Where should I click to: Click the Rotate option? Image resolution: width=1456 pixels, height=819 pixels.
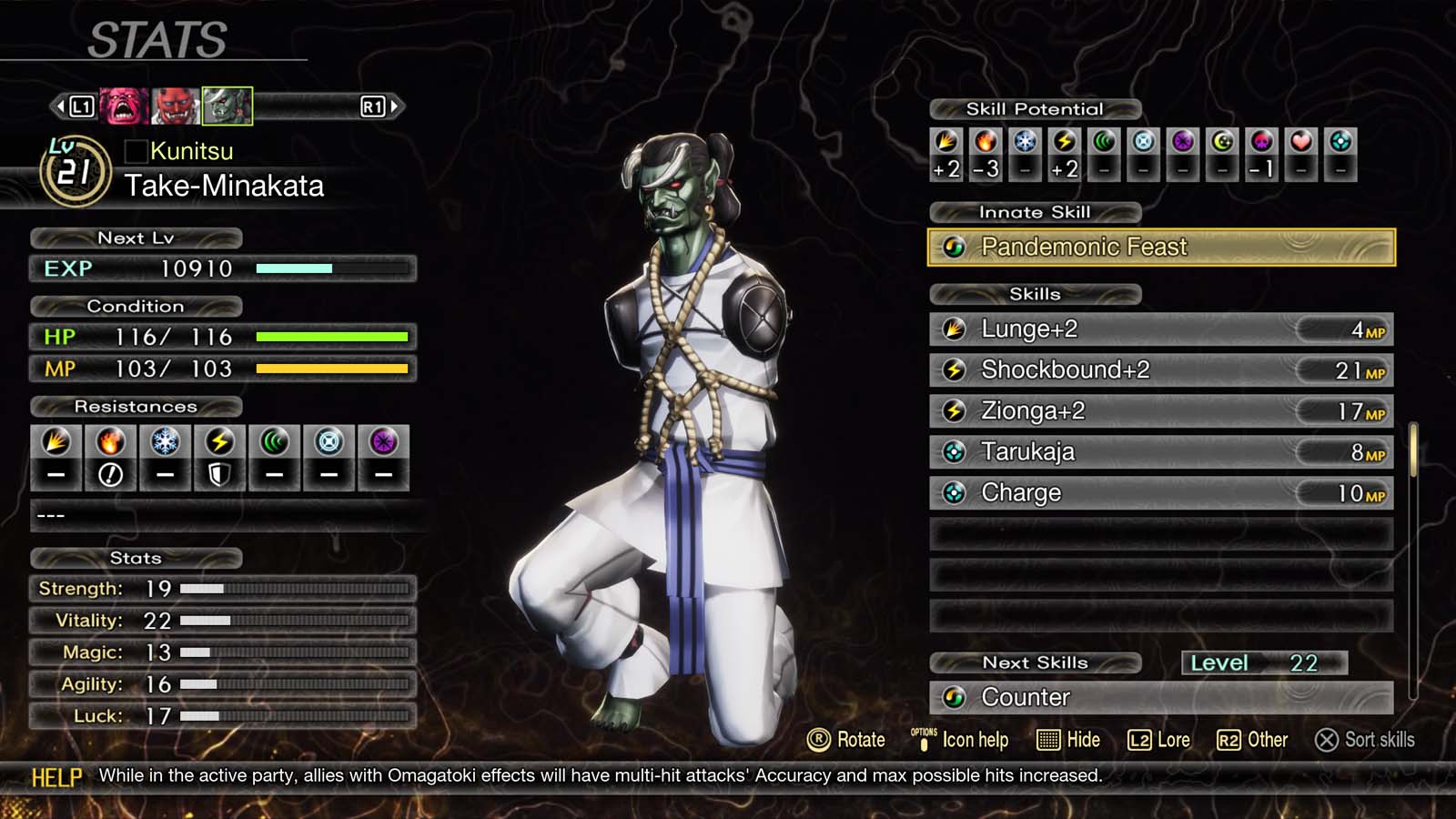point(846,740)
